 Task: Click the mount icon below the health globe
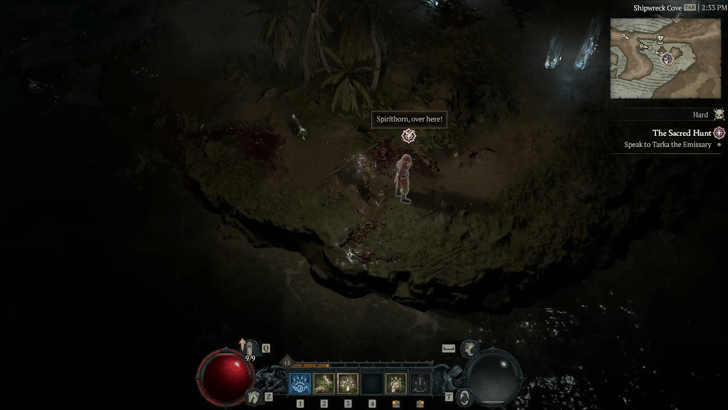point(253,396)
